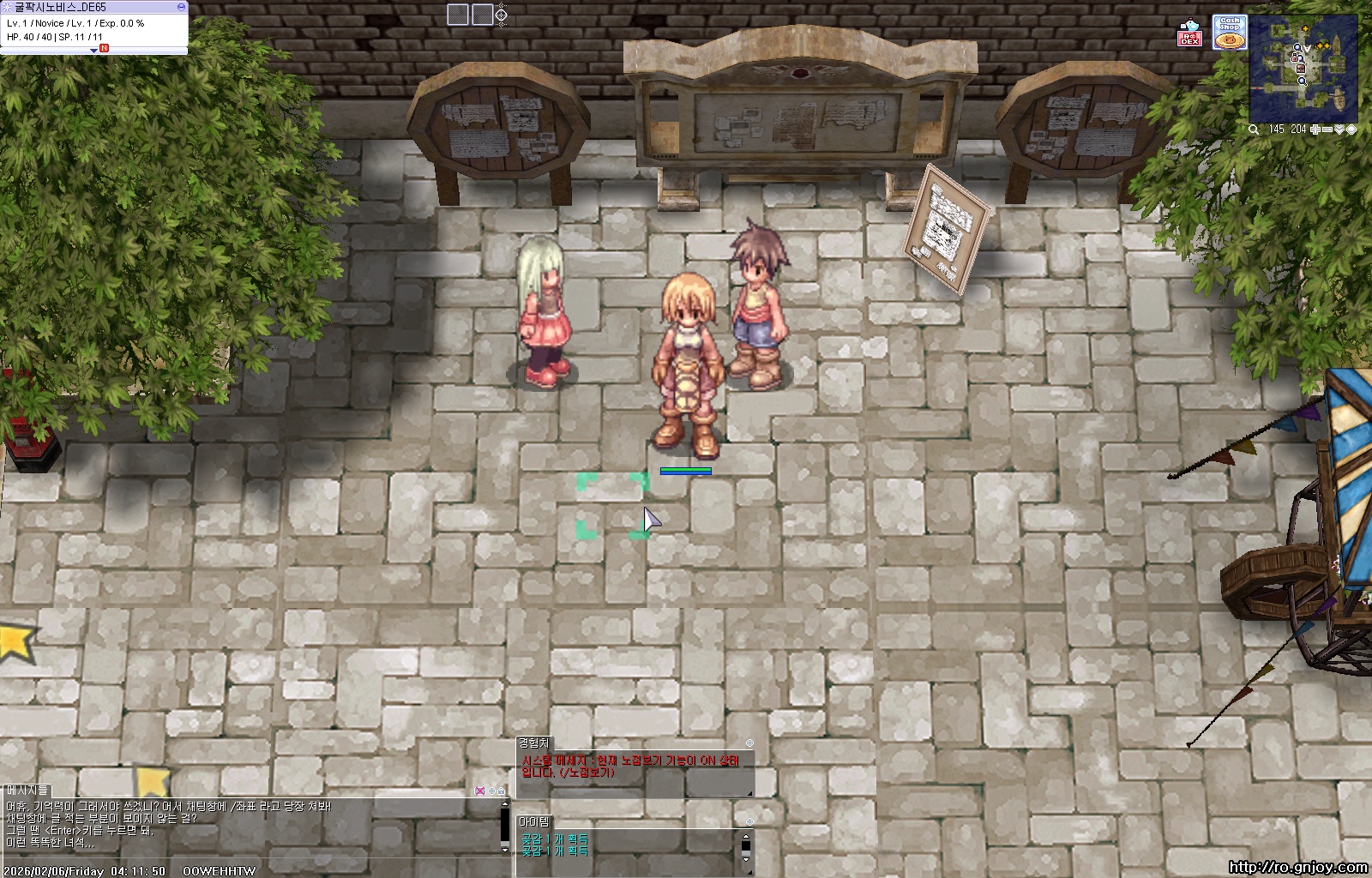Select the 아이템 log tab
The image size is (1372, 878).
533,821
